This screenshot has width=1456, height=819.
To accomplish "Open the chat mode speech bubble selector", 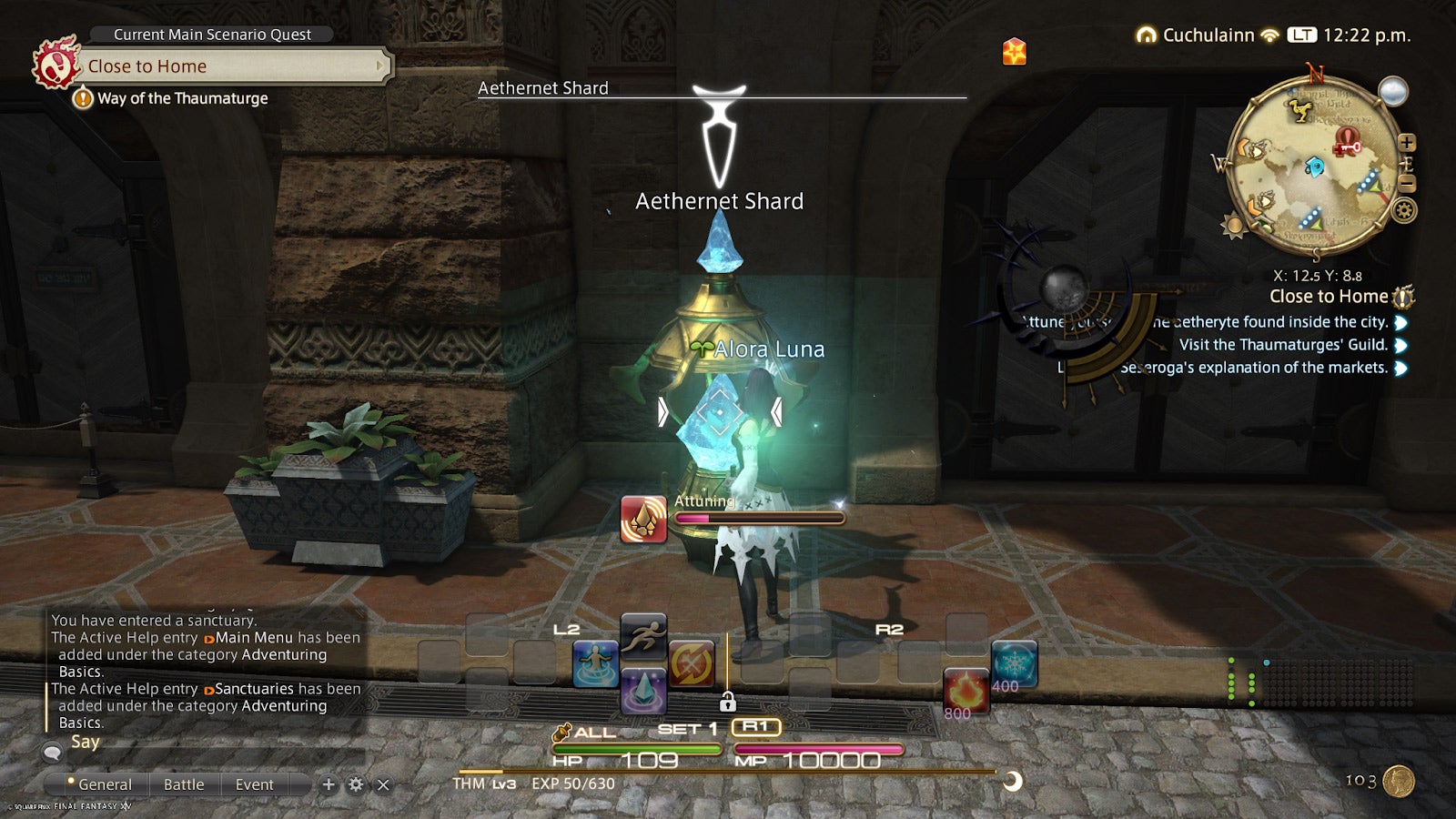I will point(52,753).
